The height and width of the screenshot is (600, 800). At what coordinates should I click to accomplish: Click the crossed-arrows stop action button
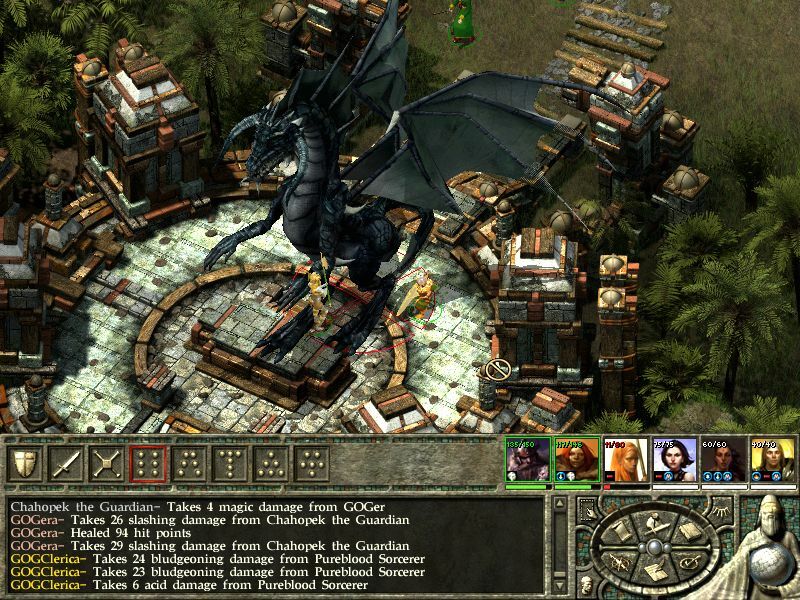[x=106, y=464]
